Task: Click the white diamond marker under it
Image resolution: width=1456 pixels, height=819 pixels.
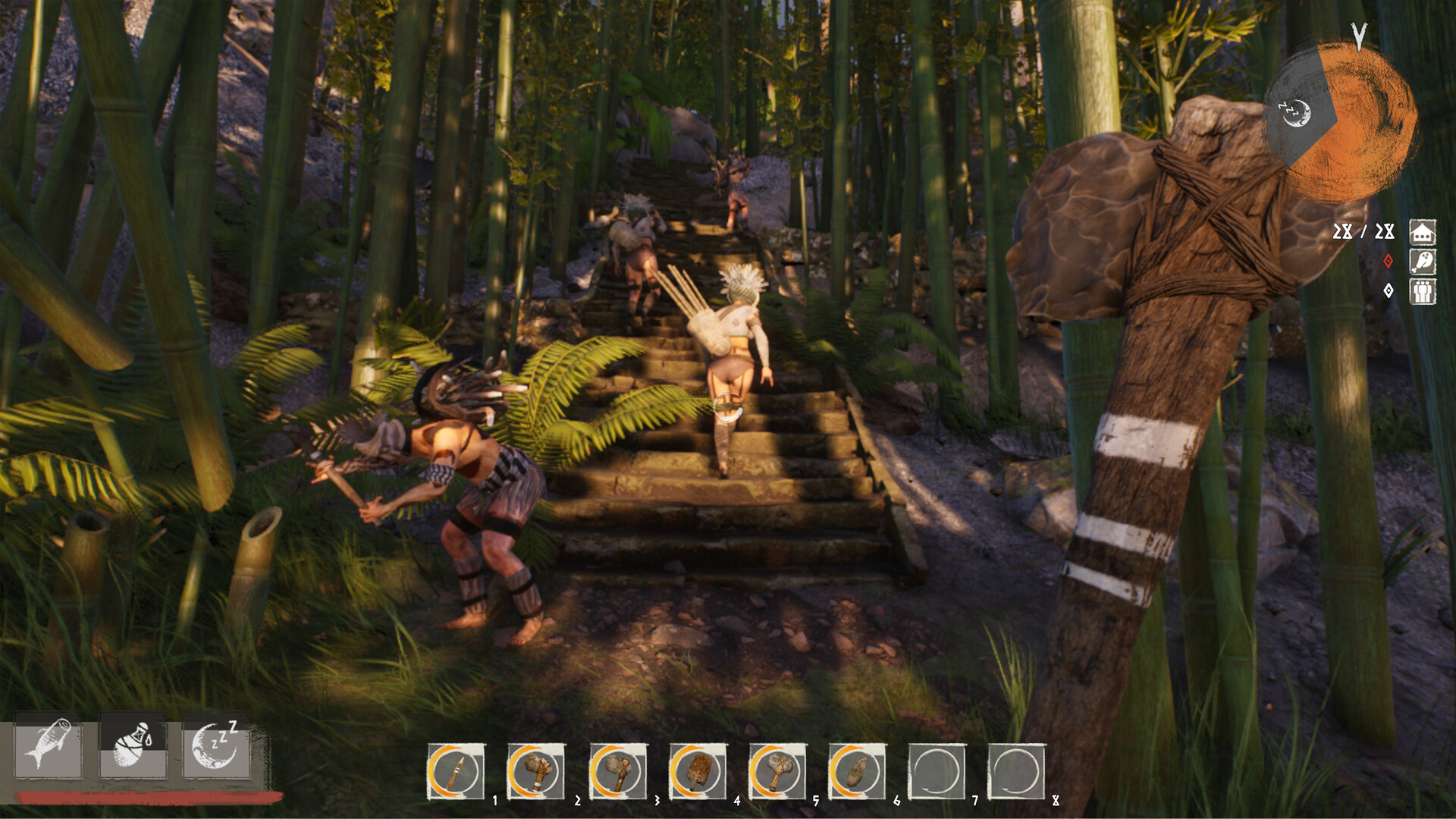Action: point(1389,290)
